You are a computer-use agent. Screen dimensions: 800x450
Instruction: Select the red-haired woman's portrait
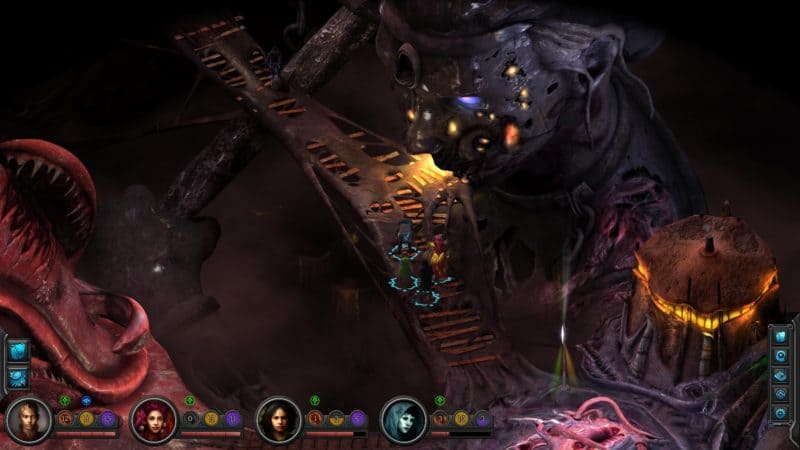coord(152,418)
